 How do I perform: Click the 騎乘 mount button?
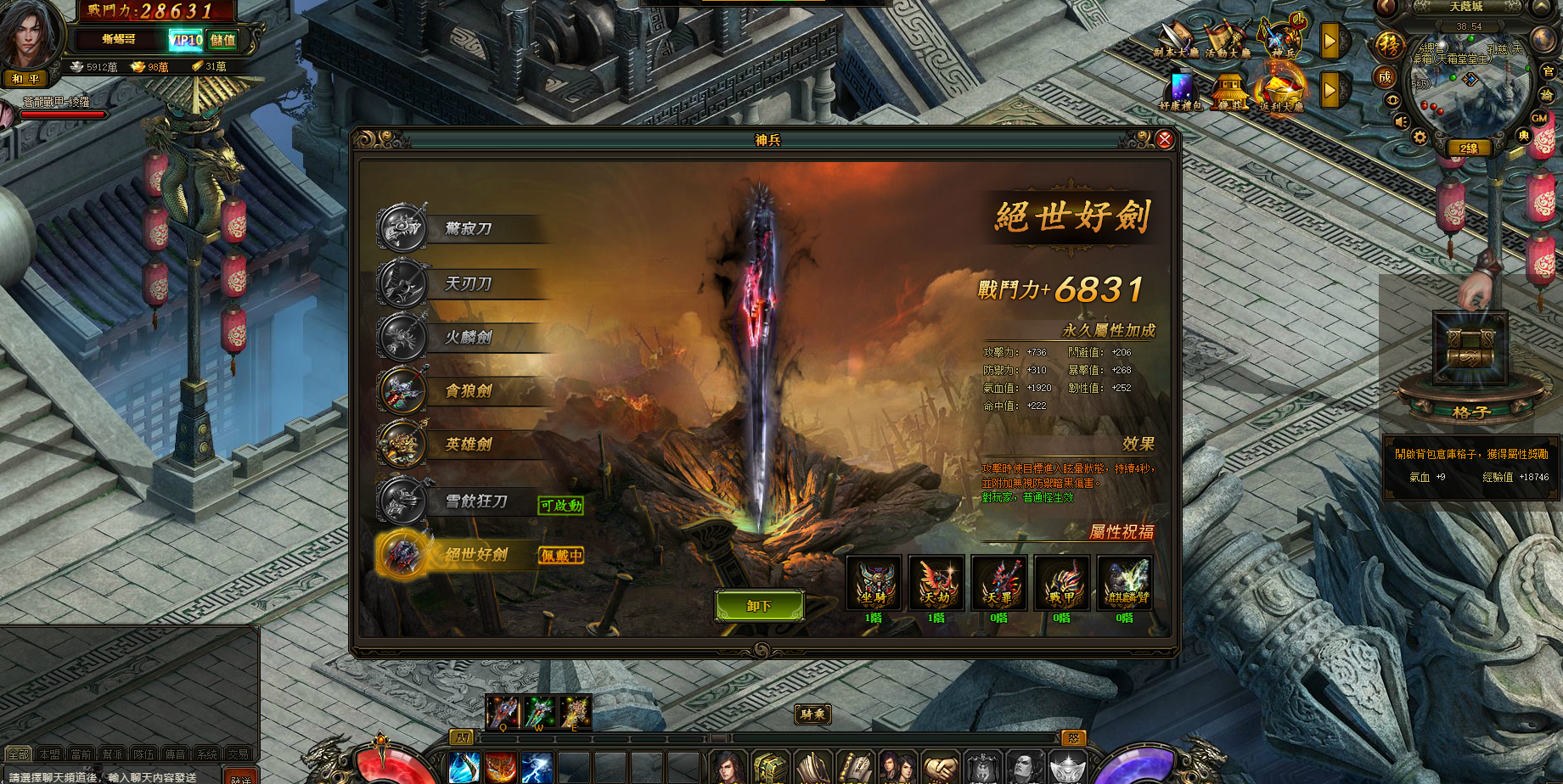click(x=812, y=714)
